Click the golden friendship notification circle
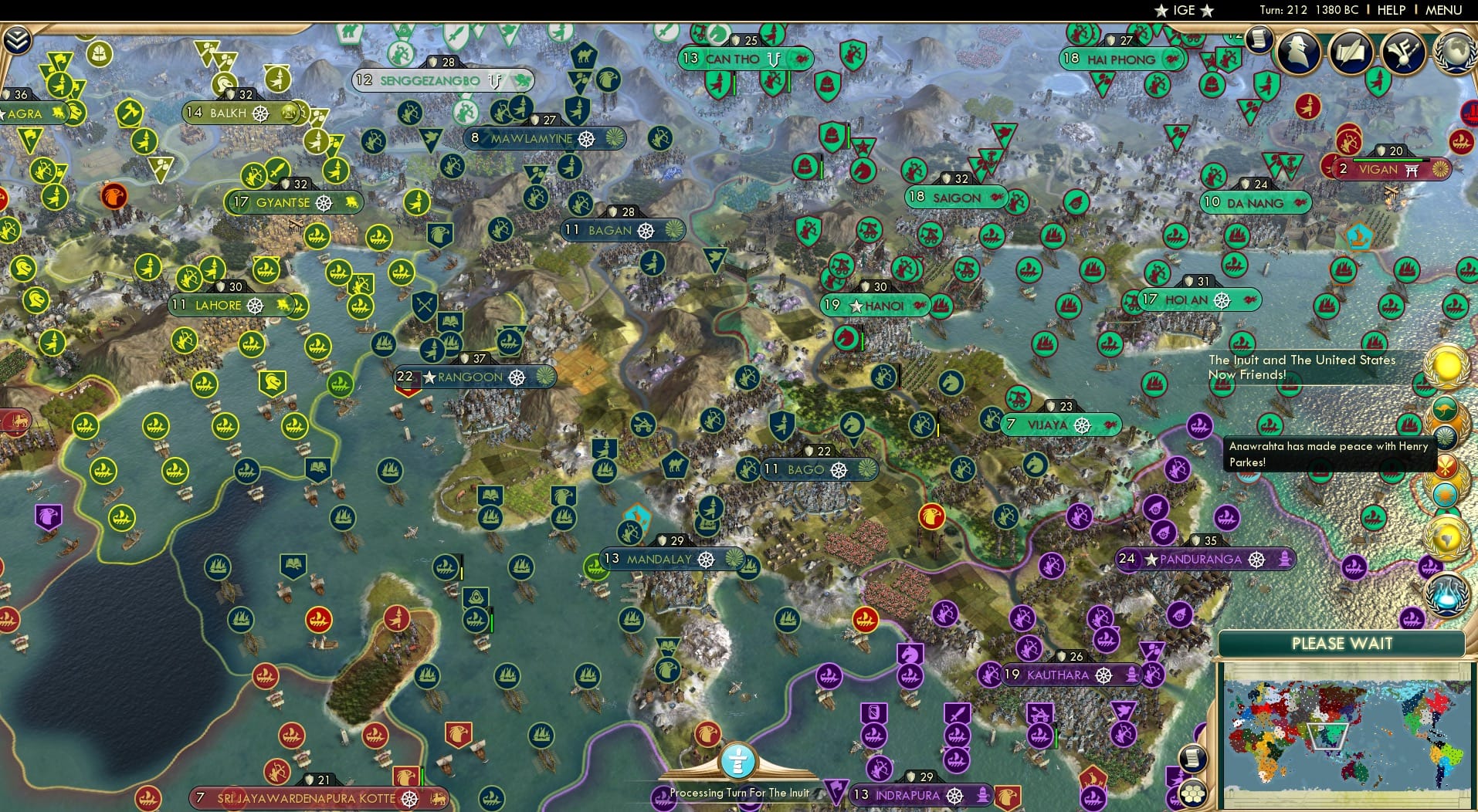The width and height of the screenshot is (1478, 812). pyautogui.click(x=1446, y=366)
